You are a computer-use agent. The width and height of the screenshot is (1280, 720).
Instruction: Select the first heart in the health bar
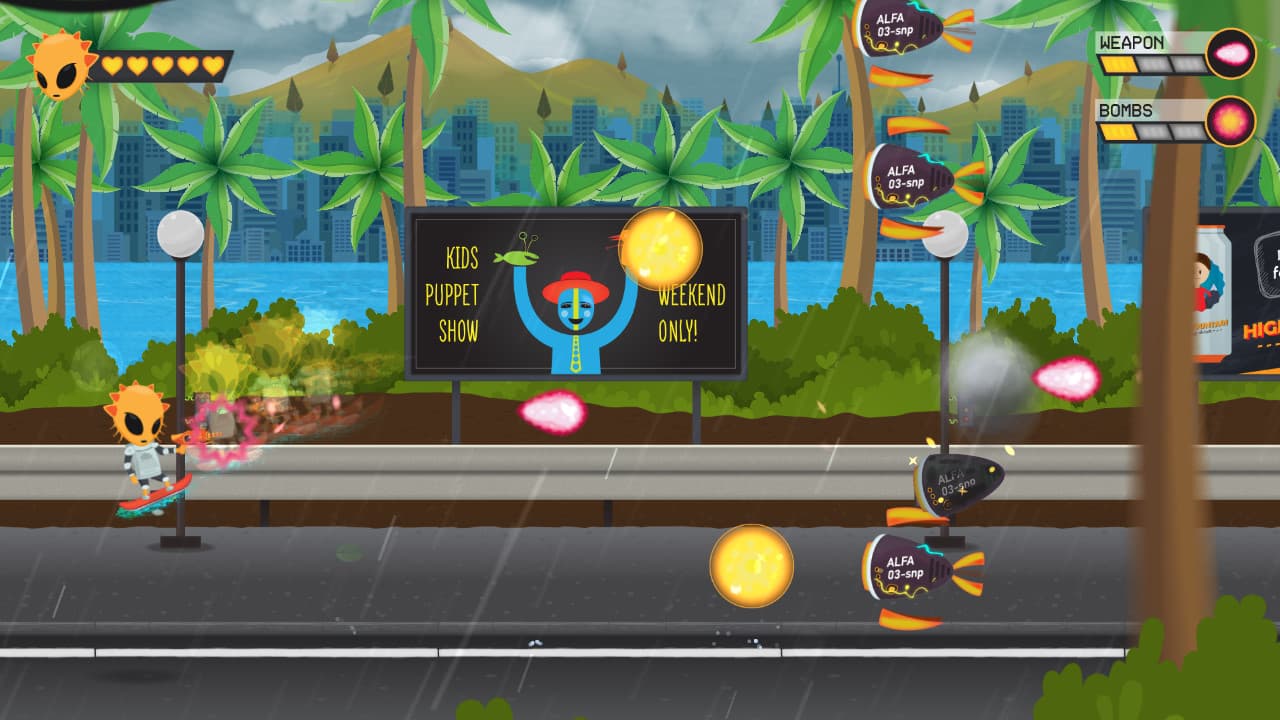(112, 66)
